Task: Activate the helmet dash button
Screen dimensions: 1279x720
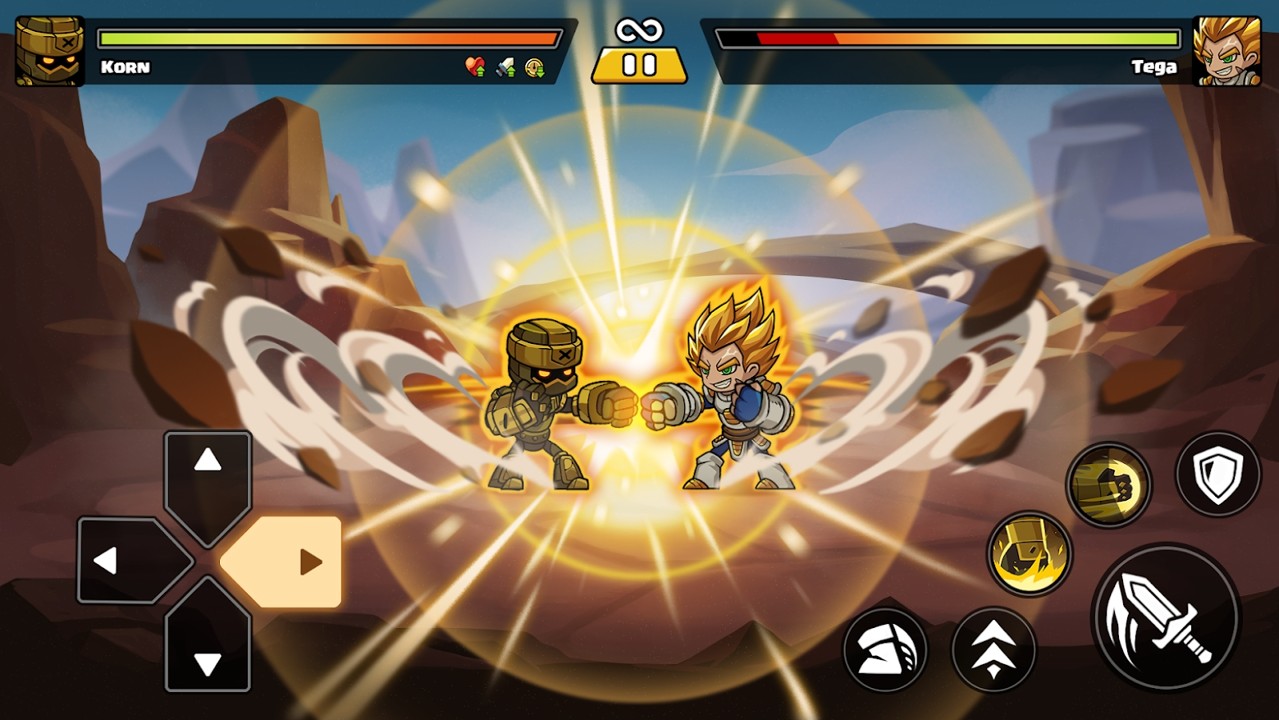Action: 885,650
